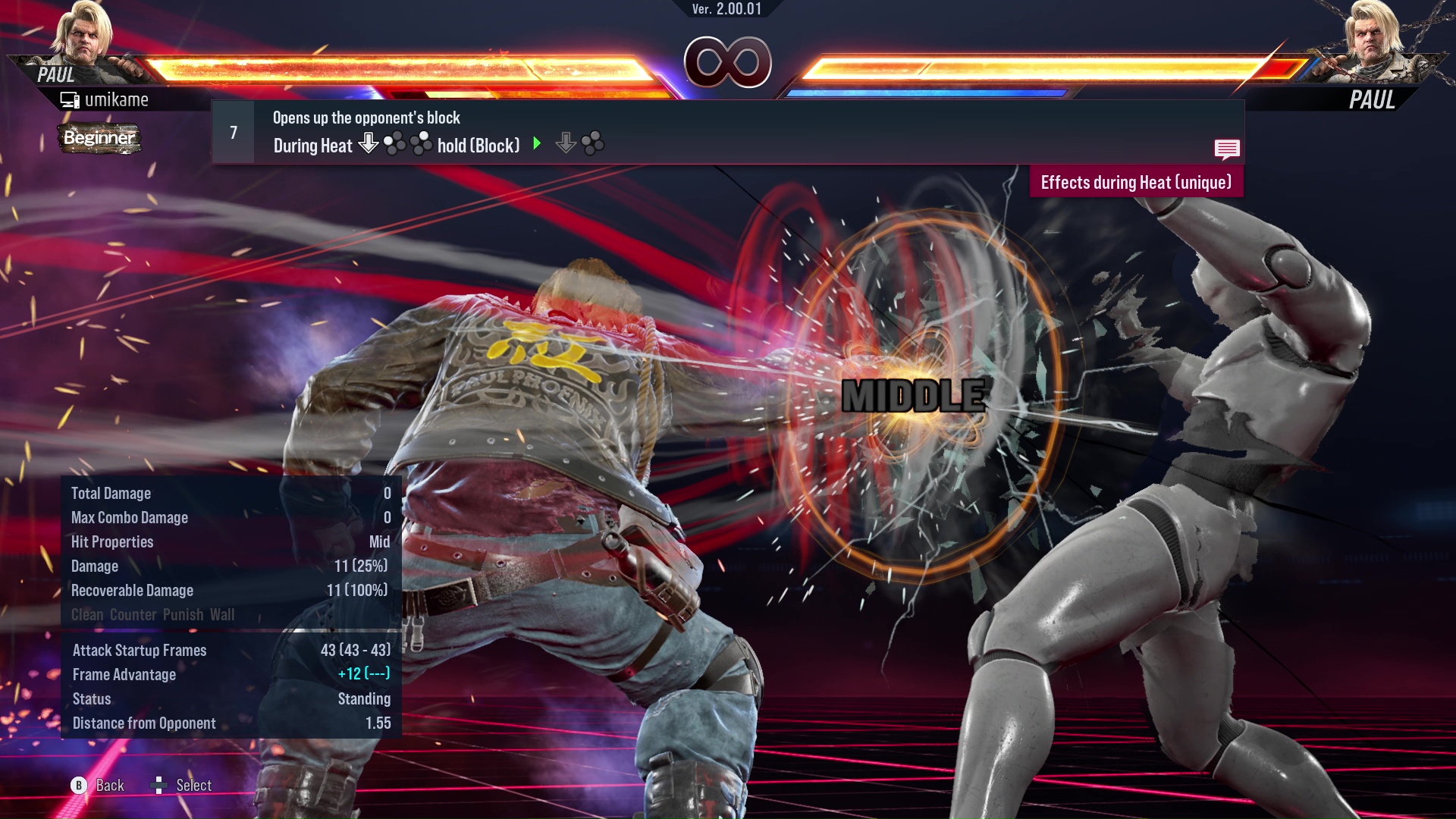This screenshot has width=1456, height=819.
Task: Select the down arrow input icon after During Heat
Action: click(369, 144)
